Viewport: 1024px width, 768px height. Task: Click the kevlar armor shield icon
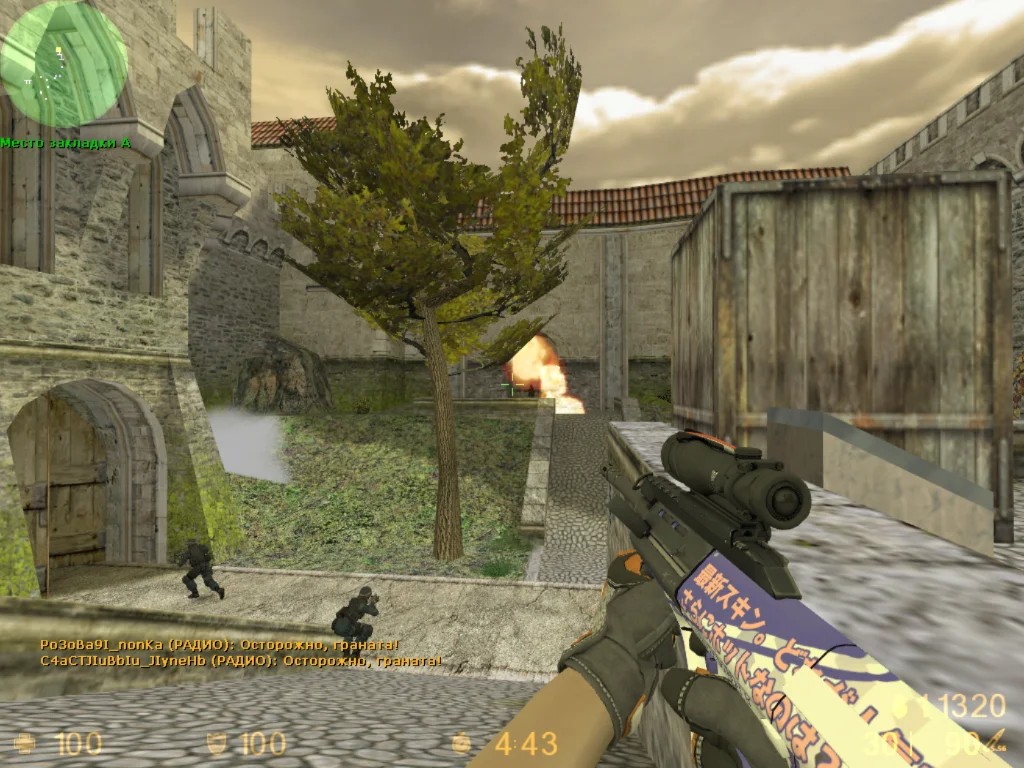[215, 743]
